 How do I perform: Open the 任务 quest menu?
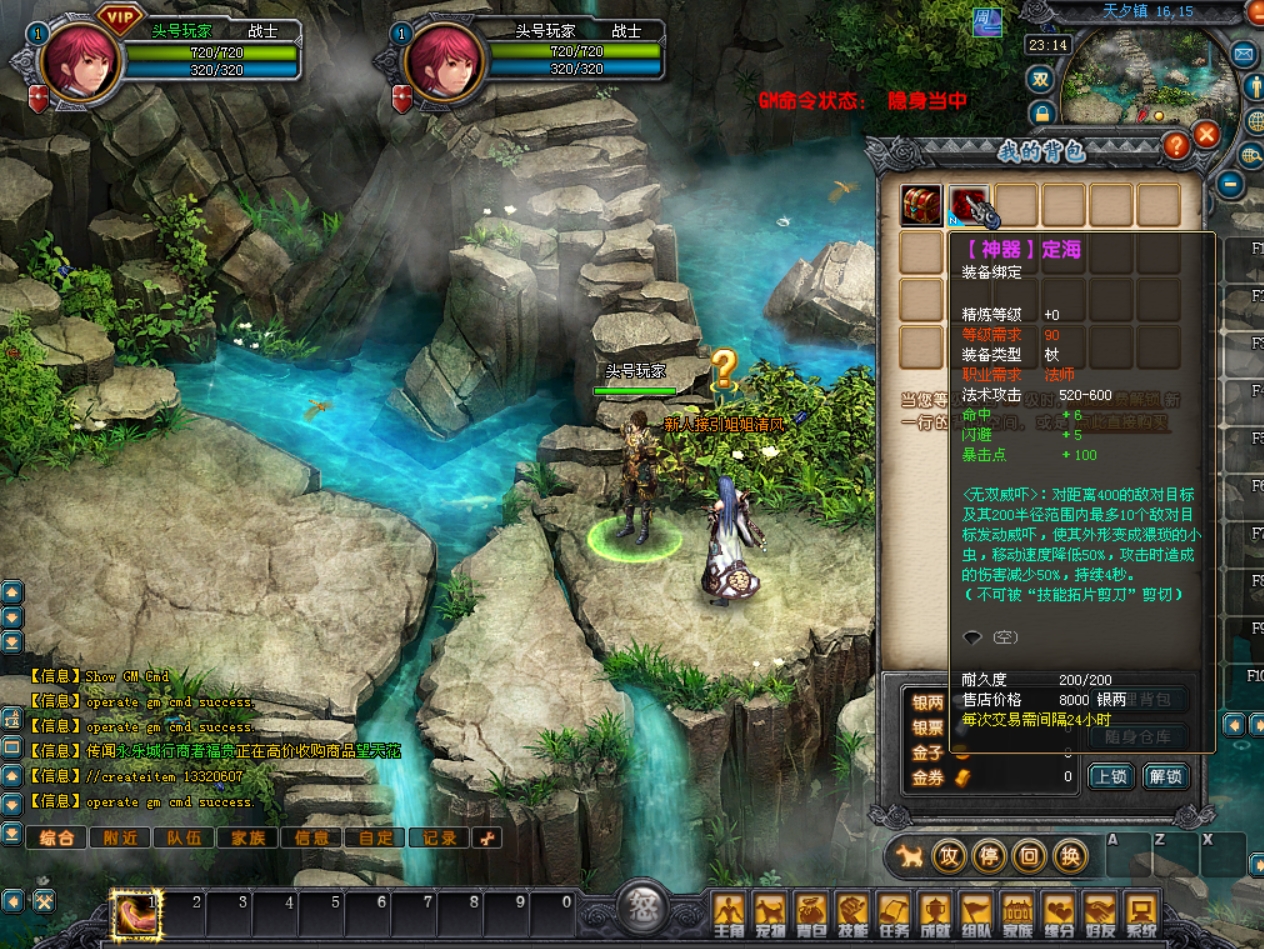(x=893, y=915)
